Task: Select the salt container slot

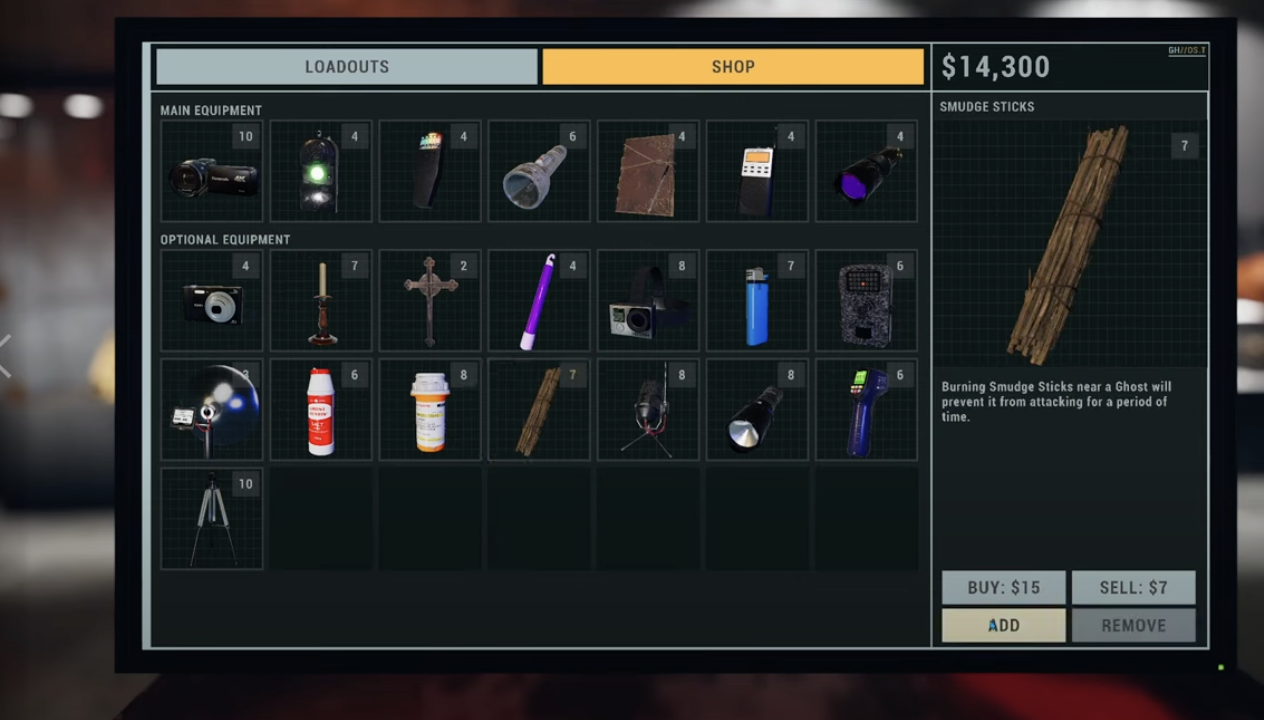Action: coord(321,410)
